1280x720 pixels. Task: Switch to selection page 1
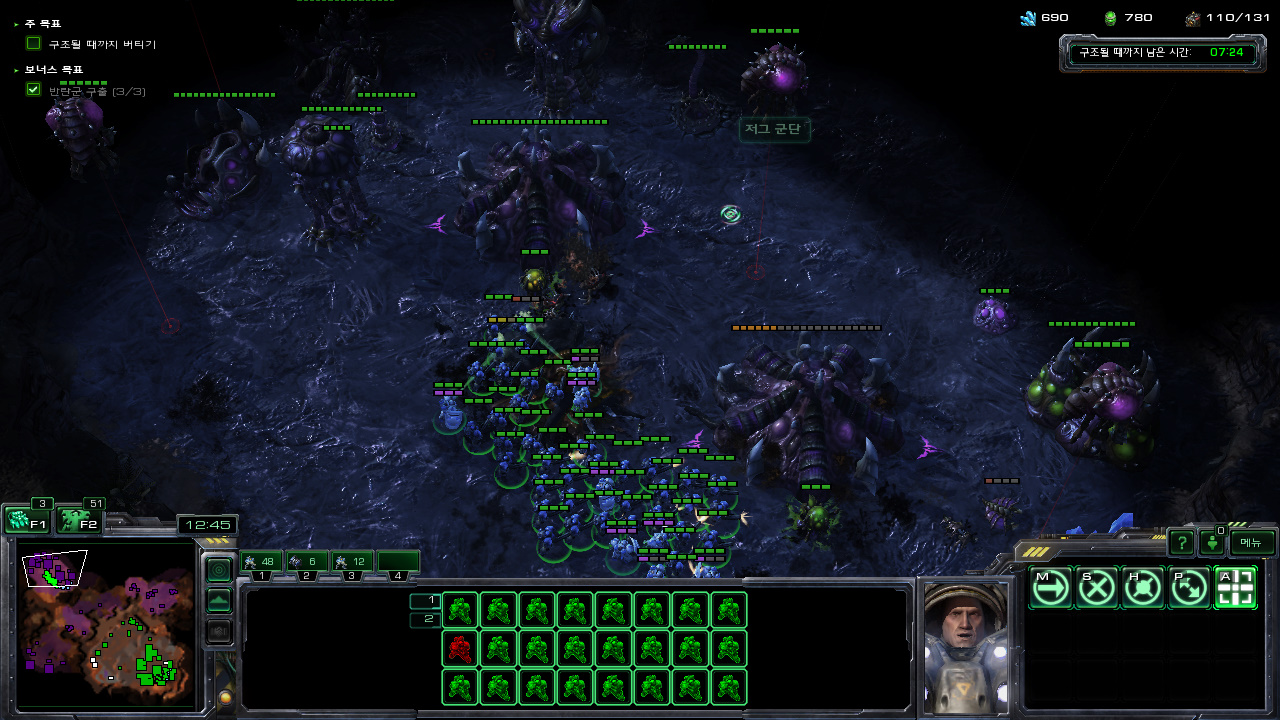point(425,601)
